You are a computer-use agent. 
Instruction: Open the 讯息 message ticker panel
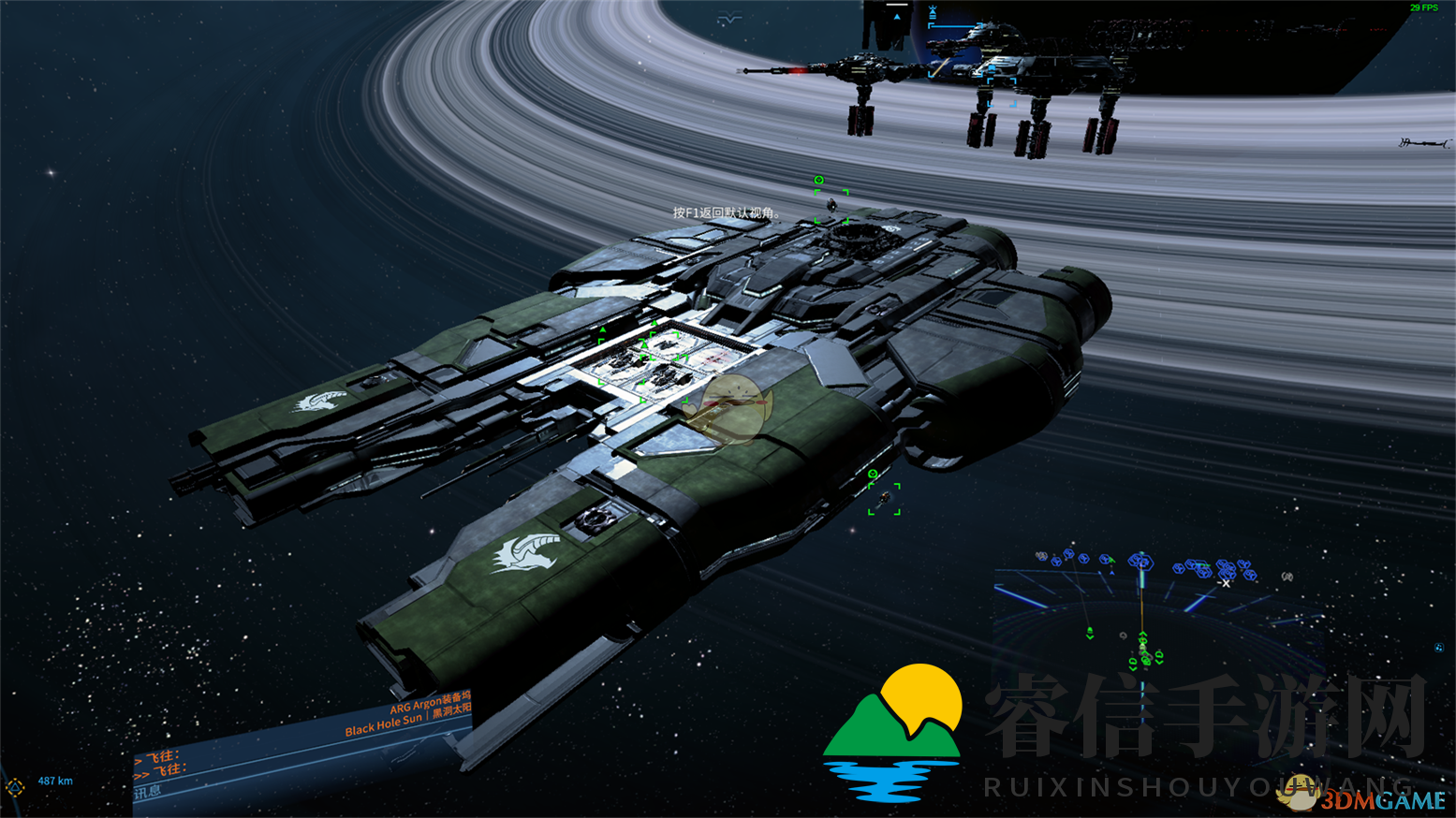148,793
